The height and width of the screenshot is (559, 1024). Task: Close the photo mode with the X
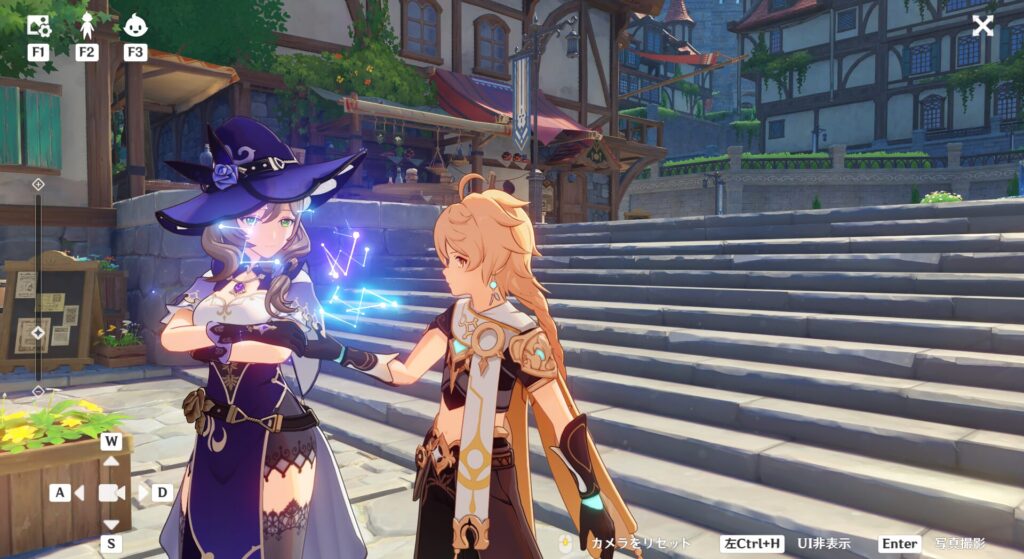pyautogui.click(x=983, y=26)
